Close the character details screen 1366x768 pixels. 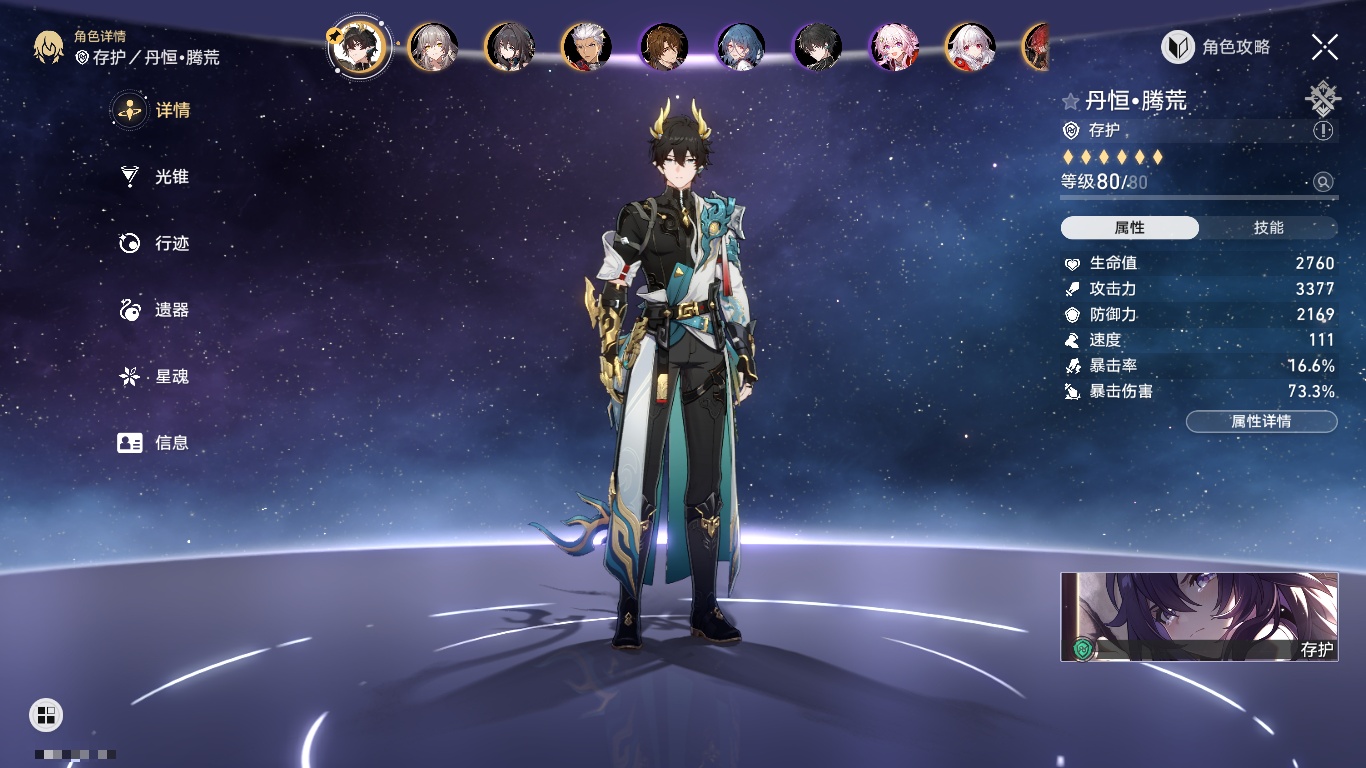(x=1325, y=47)
